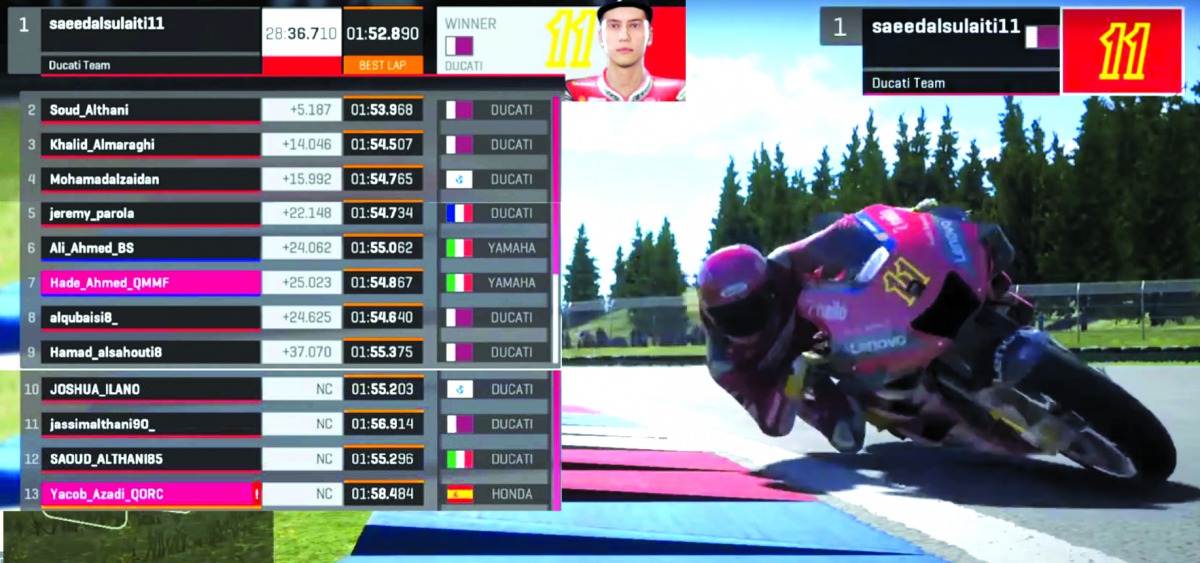Screen dimensions: 1200x563
Task: Click the winner's rider portrait
Action: tap(625, 50)
